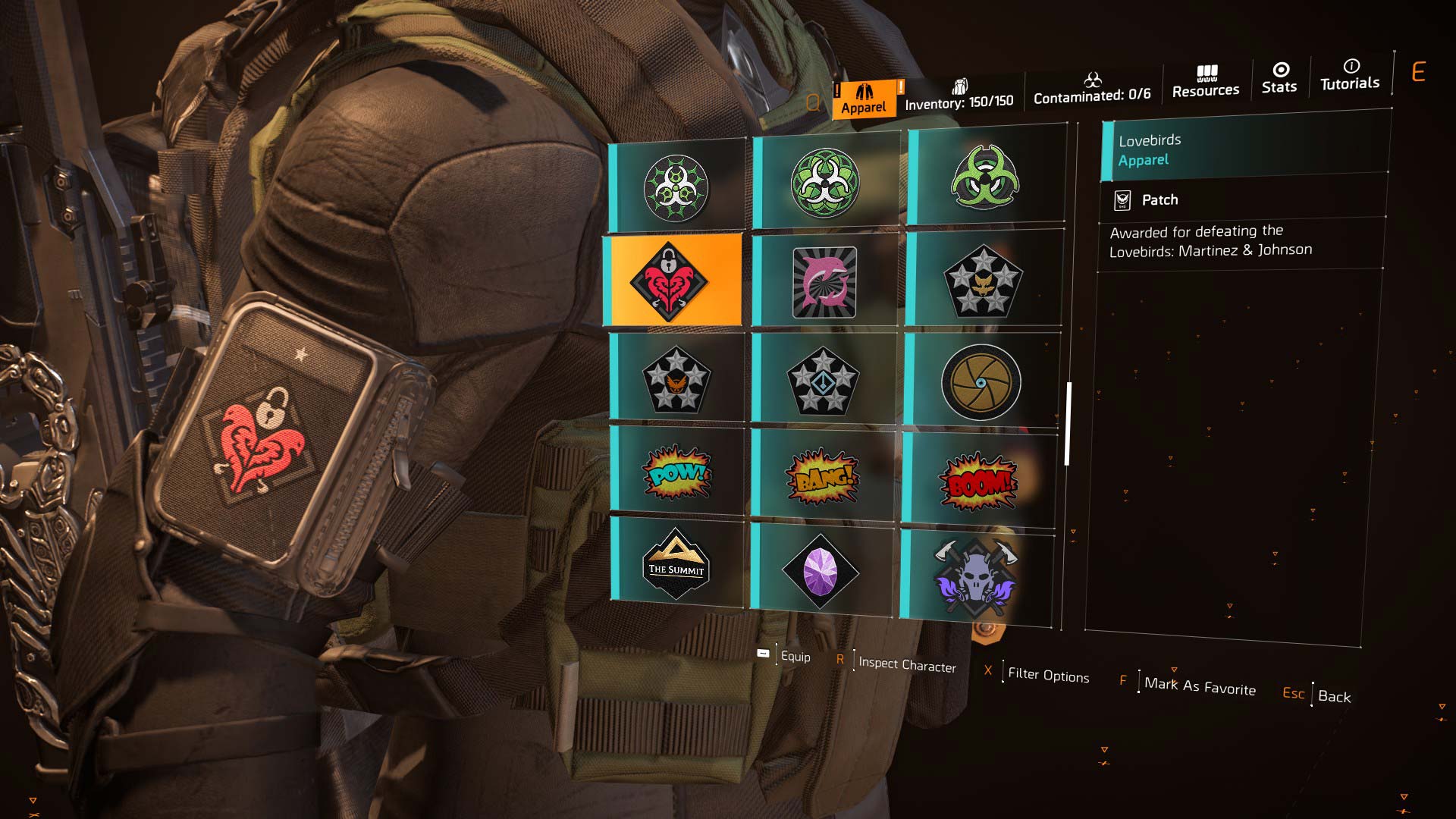Go to the Stats tab
Screen dimensions: 1456x819
coord(1279,78)
